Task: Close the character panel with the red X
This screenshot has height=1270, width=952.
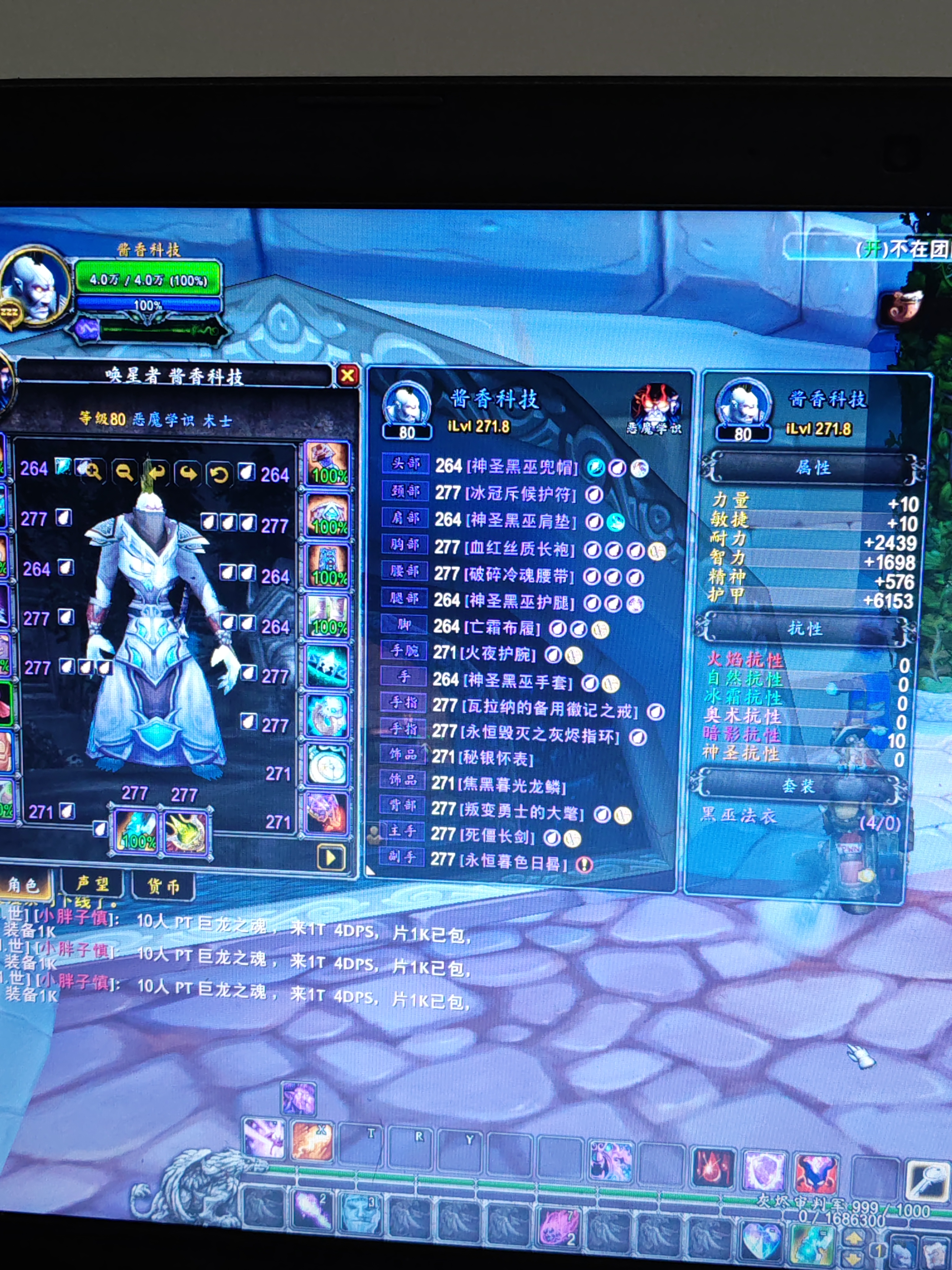Action: click(347, 375)
